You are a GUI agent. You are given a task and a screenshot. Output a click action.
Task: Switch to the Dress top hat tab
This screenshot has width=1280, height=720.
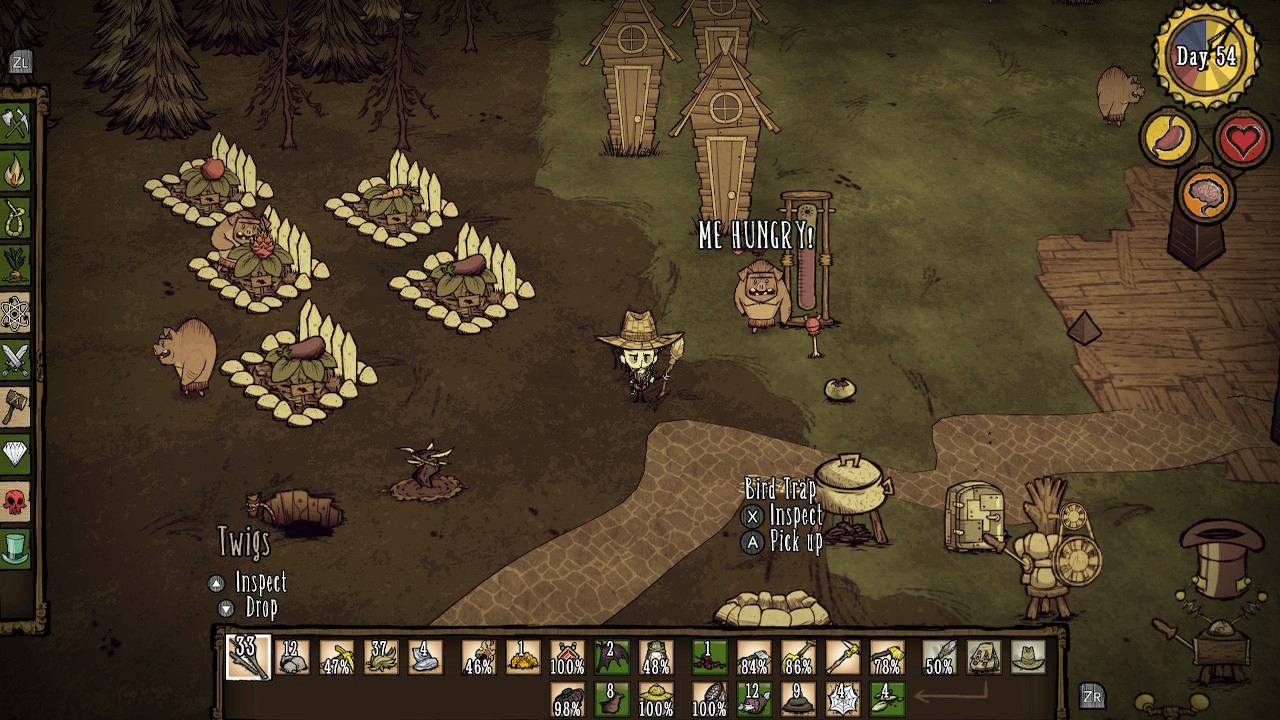tap(16, 548)
